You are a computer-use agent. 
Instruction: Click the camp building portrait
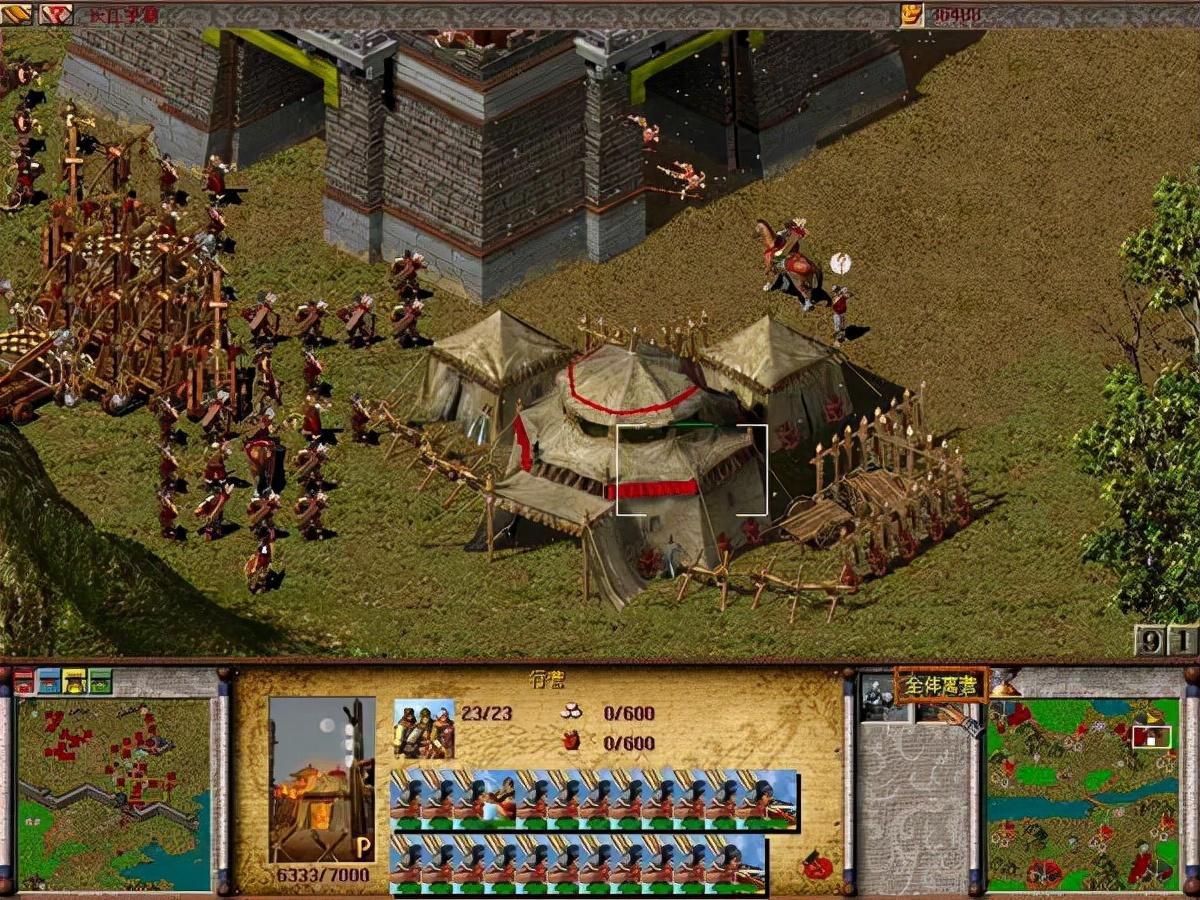pos(322,778)
